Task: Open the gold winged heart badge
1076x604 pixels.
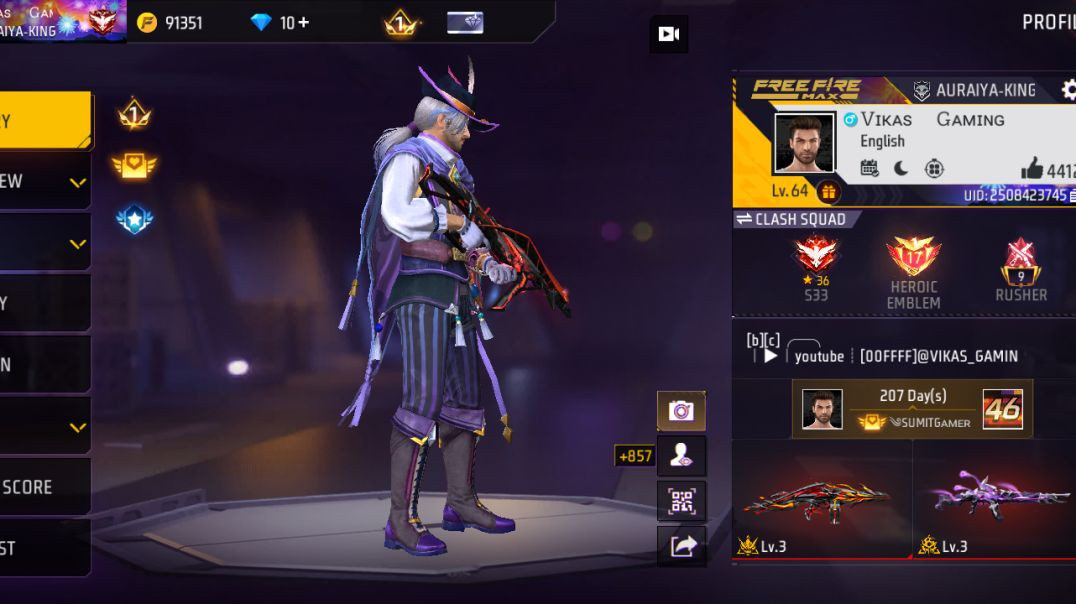Action: [134, 166]
